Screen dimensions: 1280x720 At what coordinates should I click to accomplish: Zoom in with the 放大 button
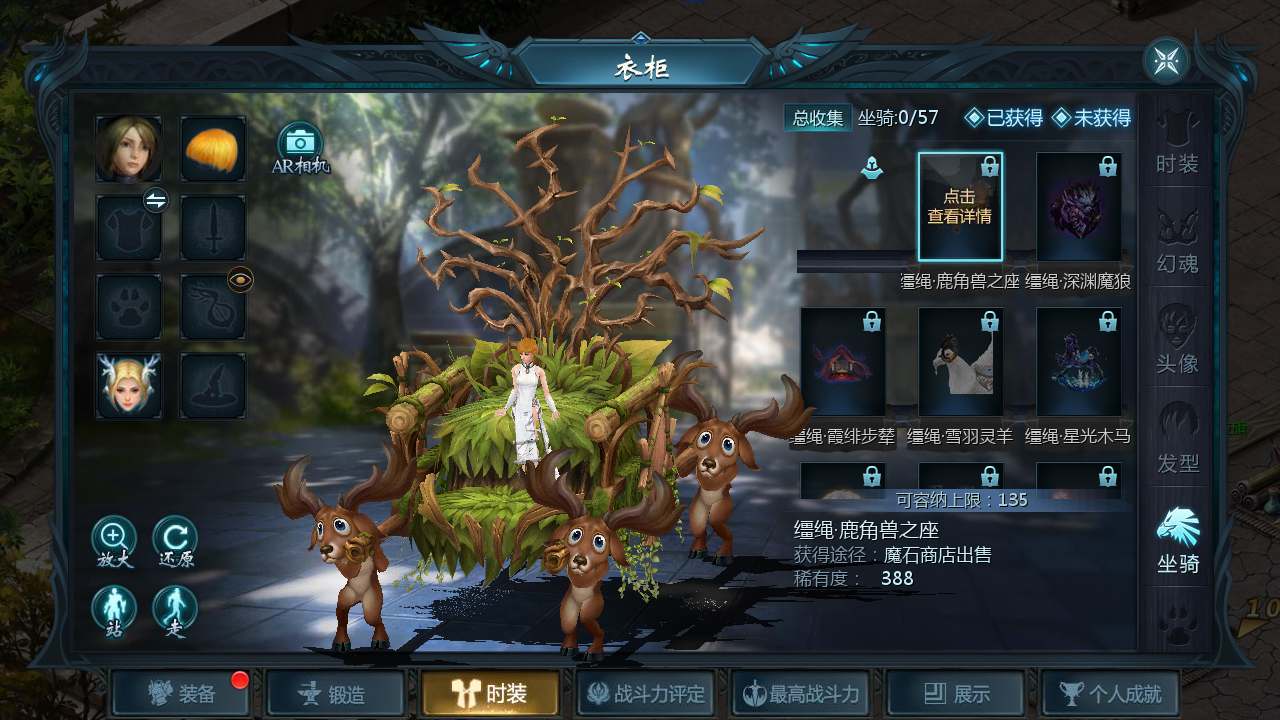114,540
